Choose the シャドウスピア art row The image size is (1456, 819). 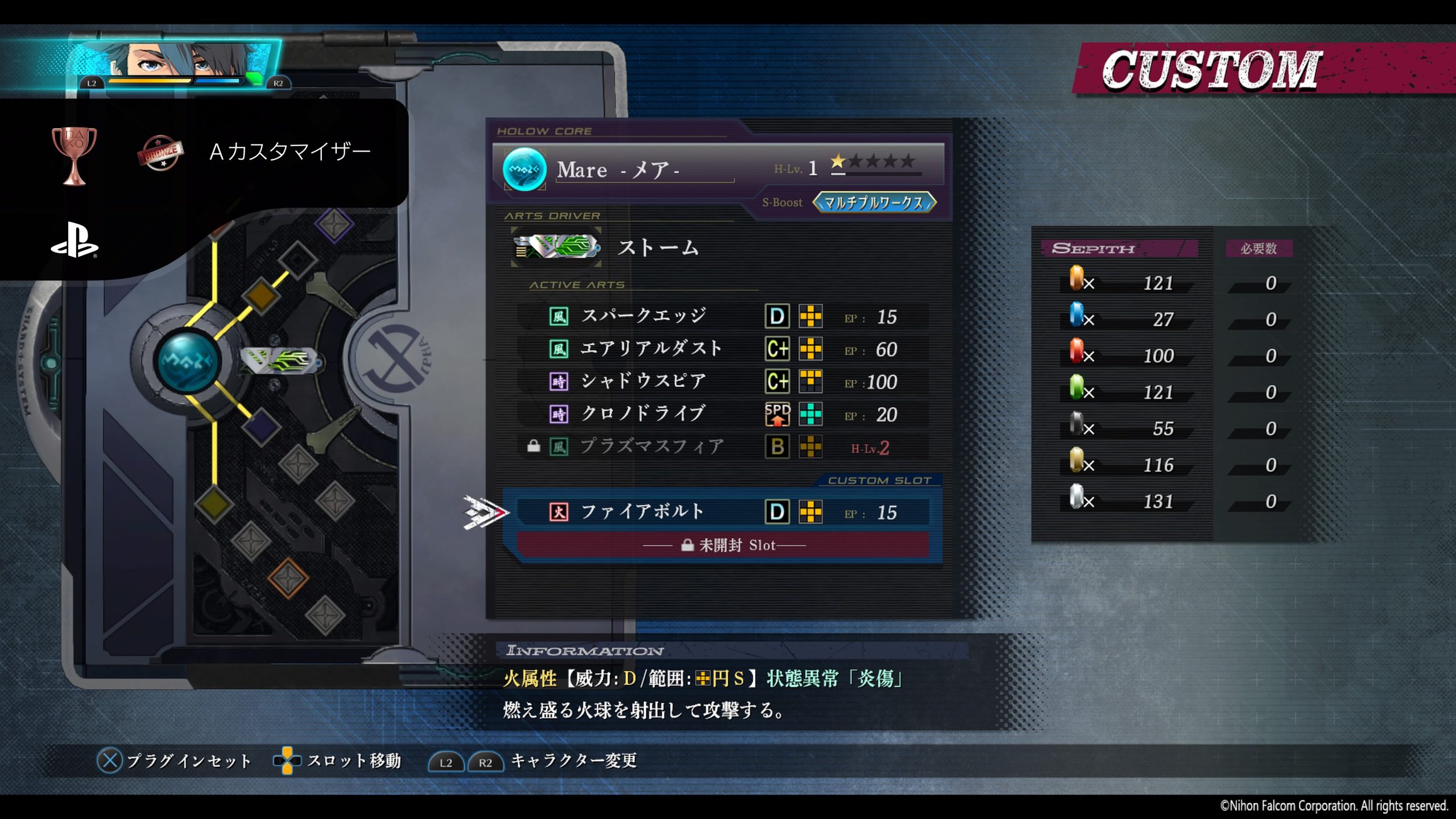pyautogui.click(x=722, y=382)
